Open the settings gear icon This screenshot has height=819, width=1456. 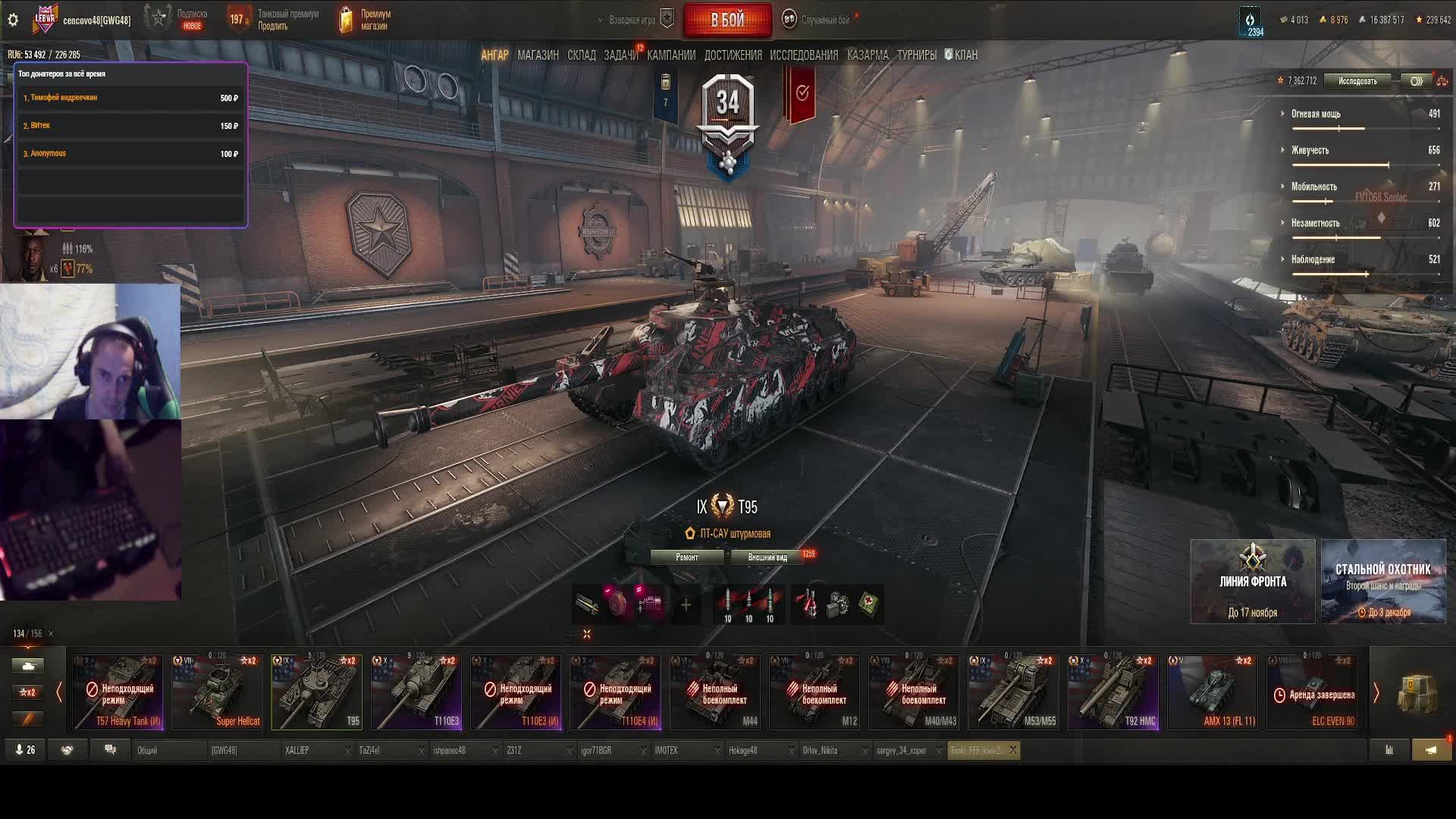click(13, 20)
